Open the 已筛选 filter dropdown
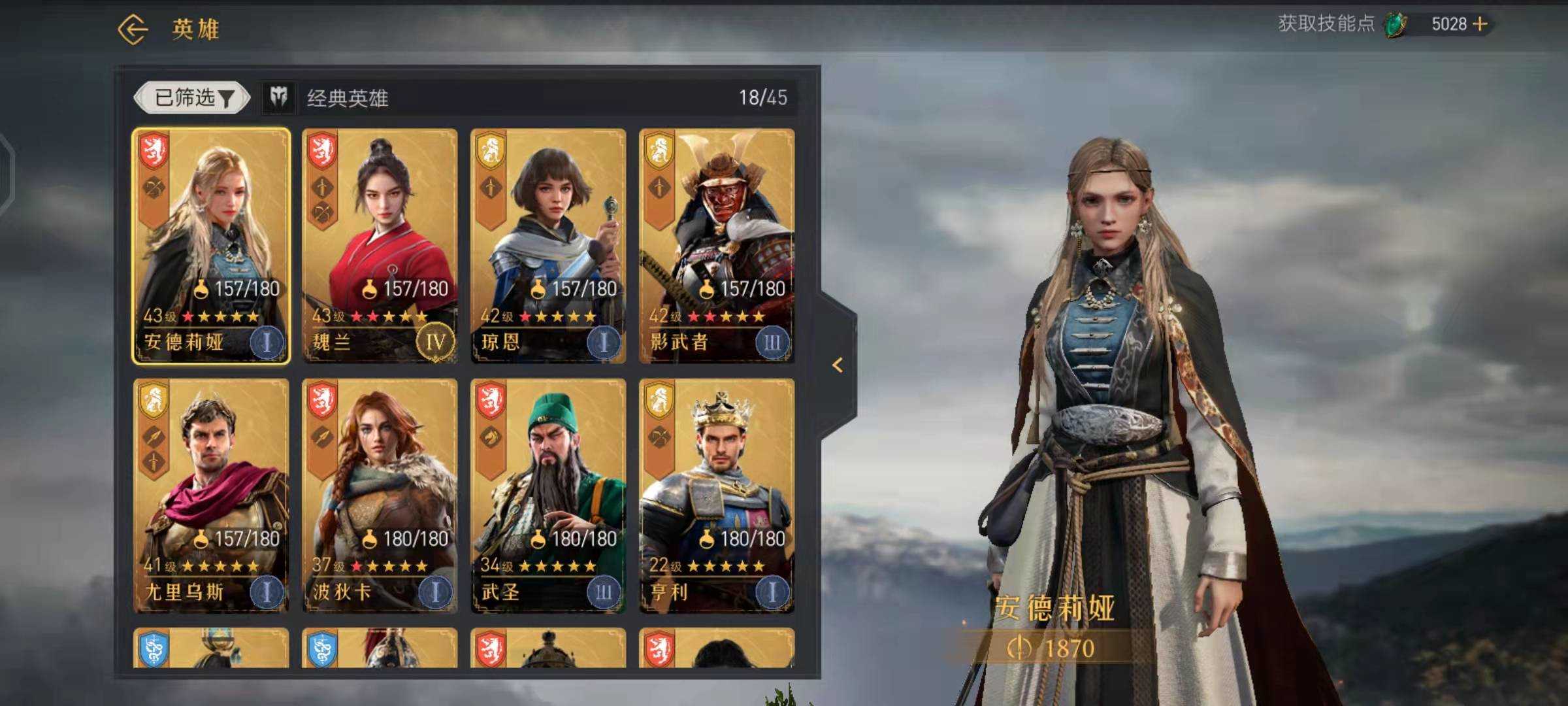1568x706 pixels. pyautogui.click(x=192, y=98)
